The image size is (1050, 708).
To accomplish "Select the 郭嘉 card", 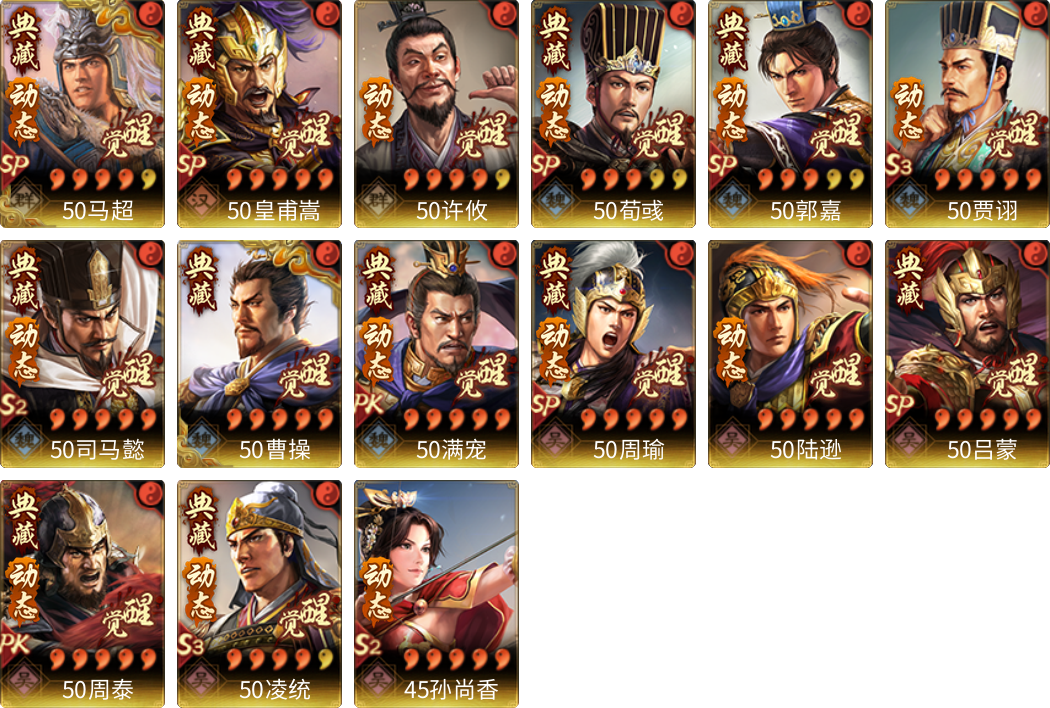I will (790, 114).
